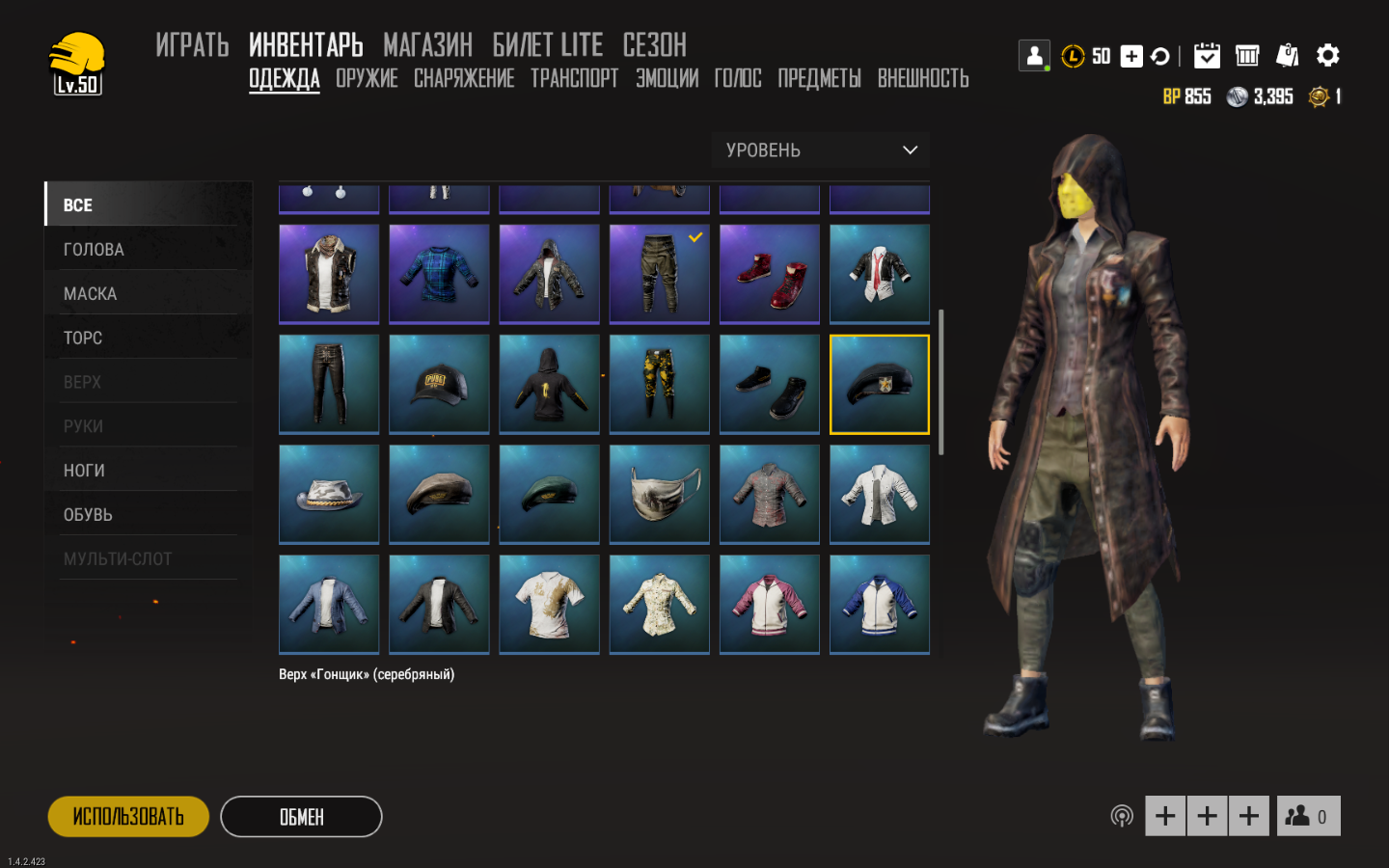The height and width of the screenshot is (868, 1389).
Task: Open the settings gear icon
Action: tap(1328, 55)
